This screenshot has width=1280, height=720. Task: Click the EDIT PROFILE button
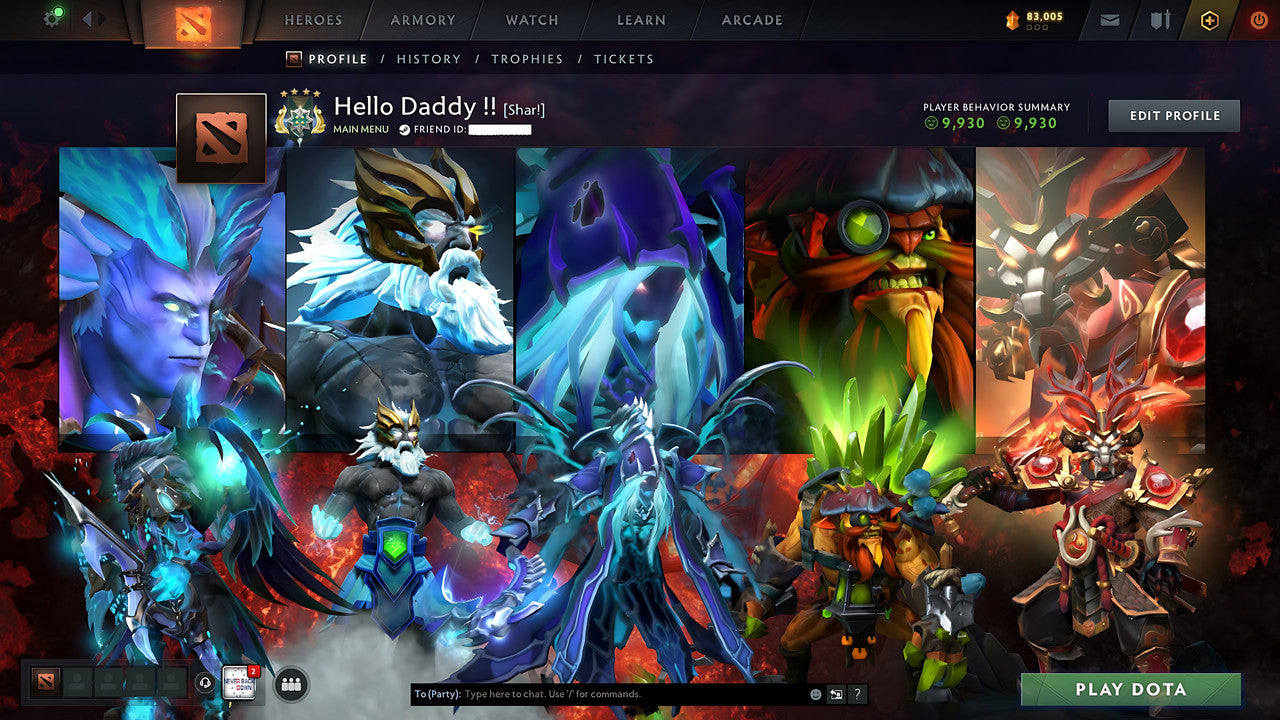(x=1172, y=115)
